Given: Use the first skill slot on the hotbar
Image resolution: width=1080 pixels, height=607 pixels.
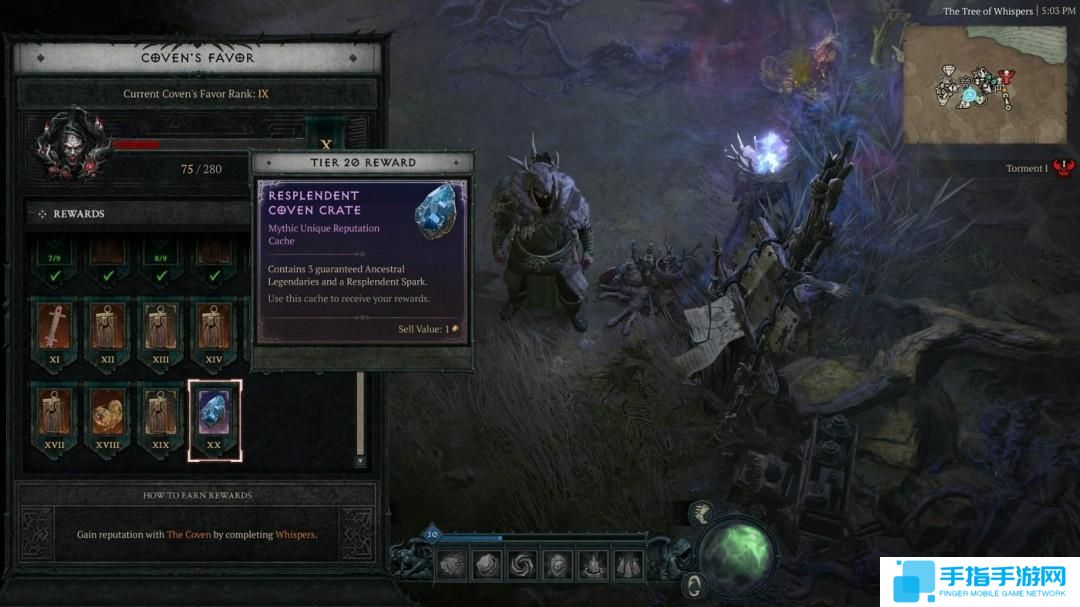Looking at the screenshot, I should click(451, 565).
